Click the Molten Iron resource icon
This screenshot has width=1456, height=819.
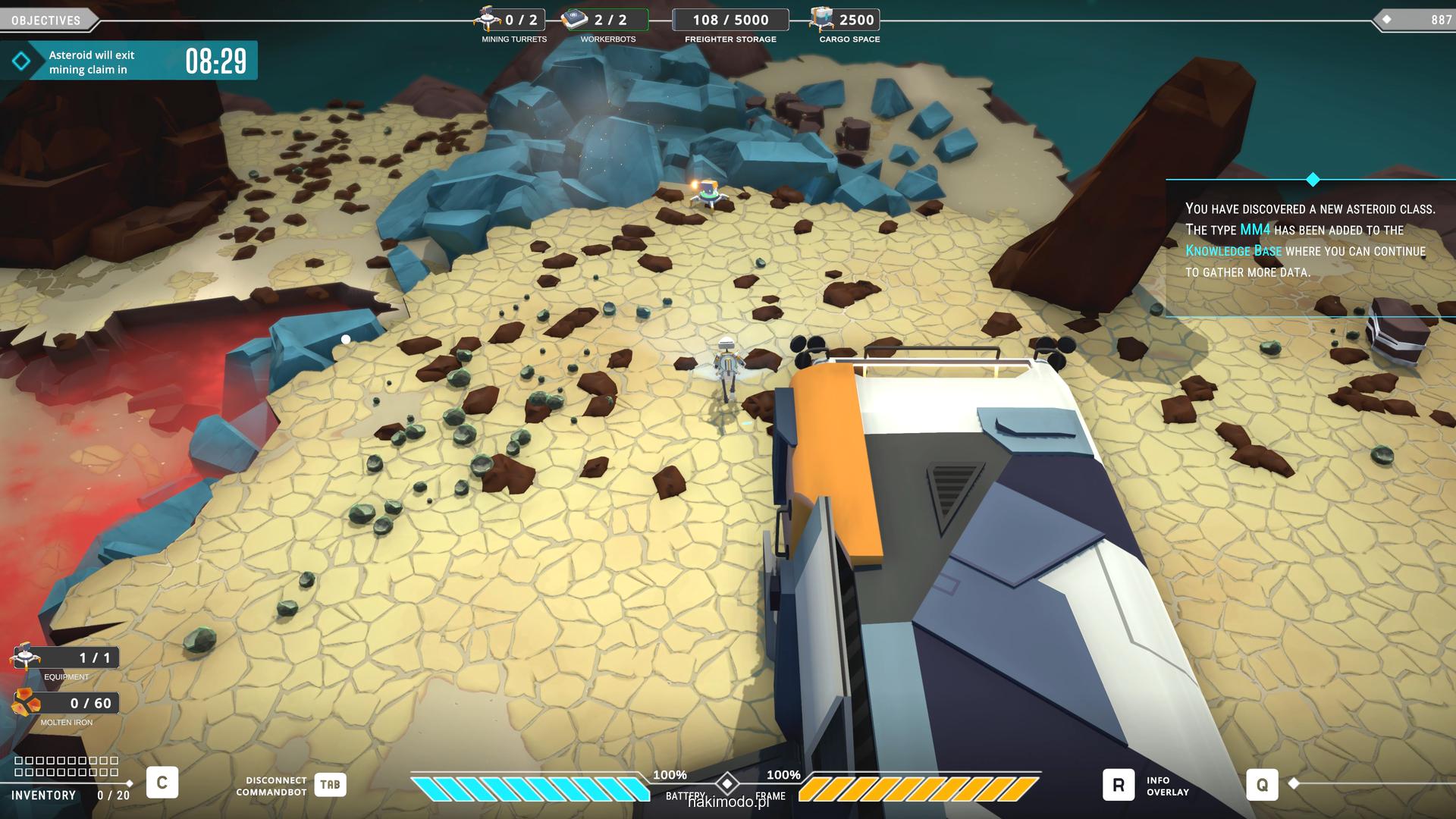coord(26,703)
